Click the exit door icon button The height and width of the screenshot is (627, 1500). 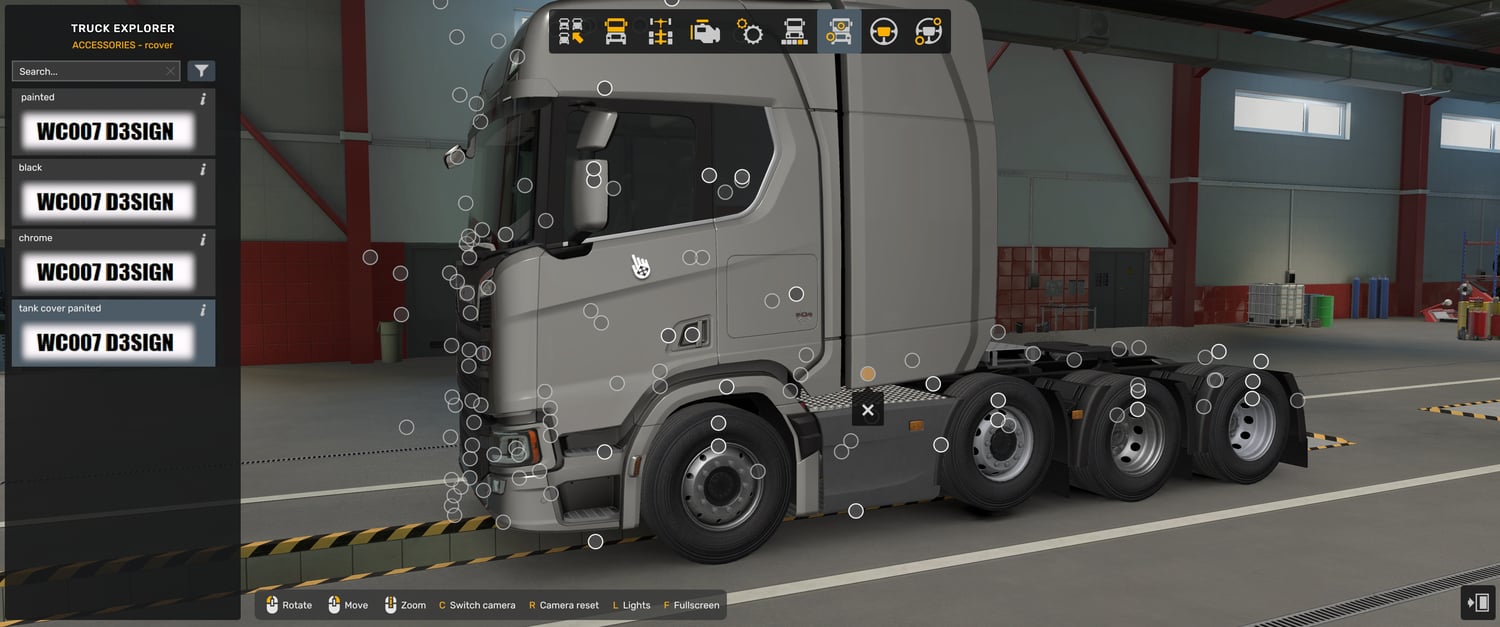click(1477, 602)
